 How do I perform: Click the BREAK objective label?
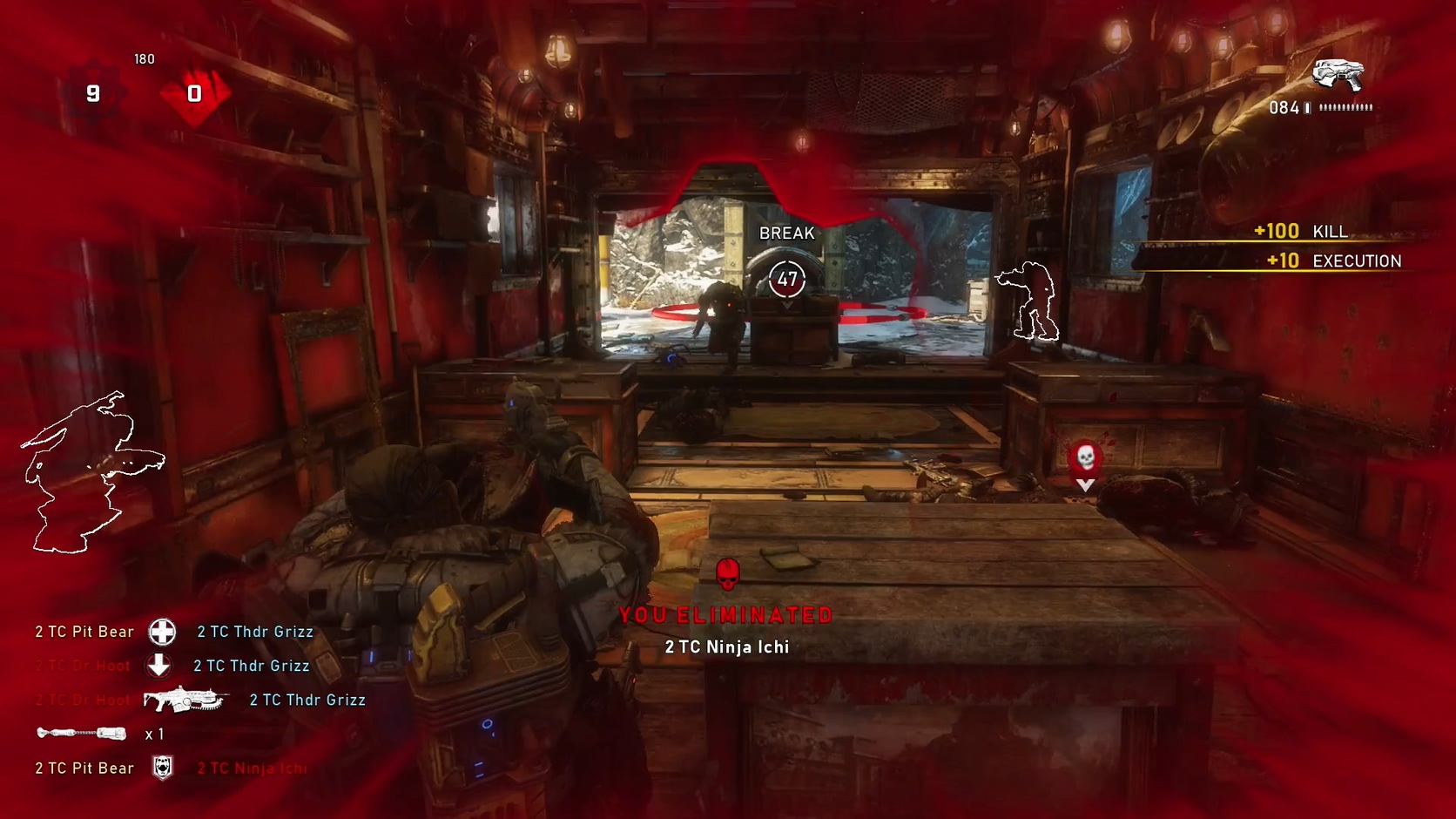[x=786, y=233]
